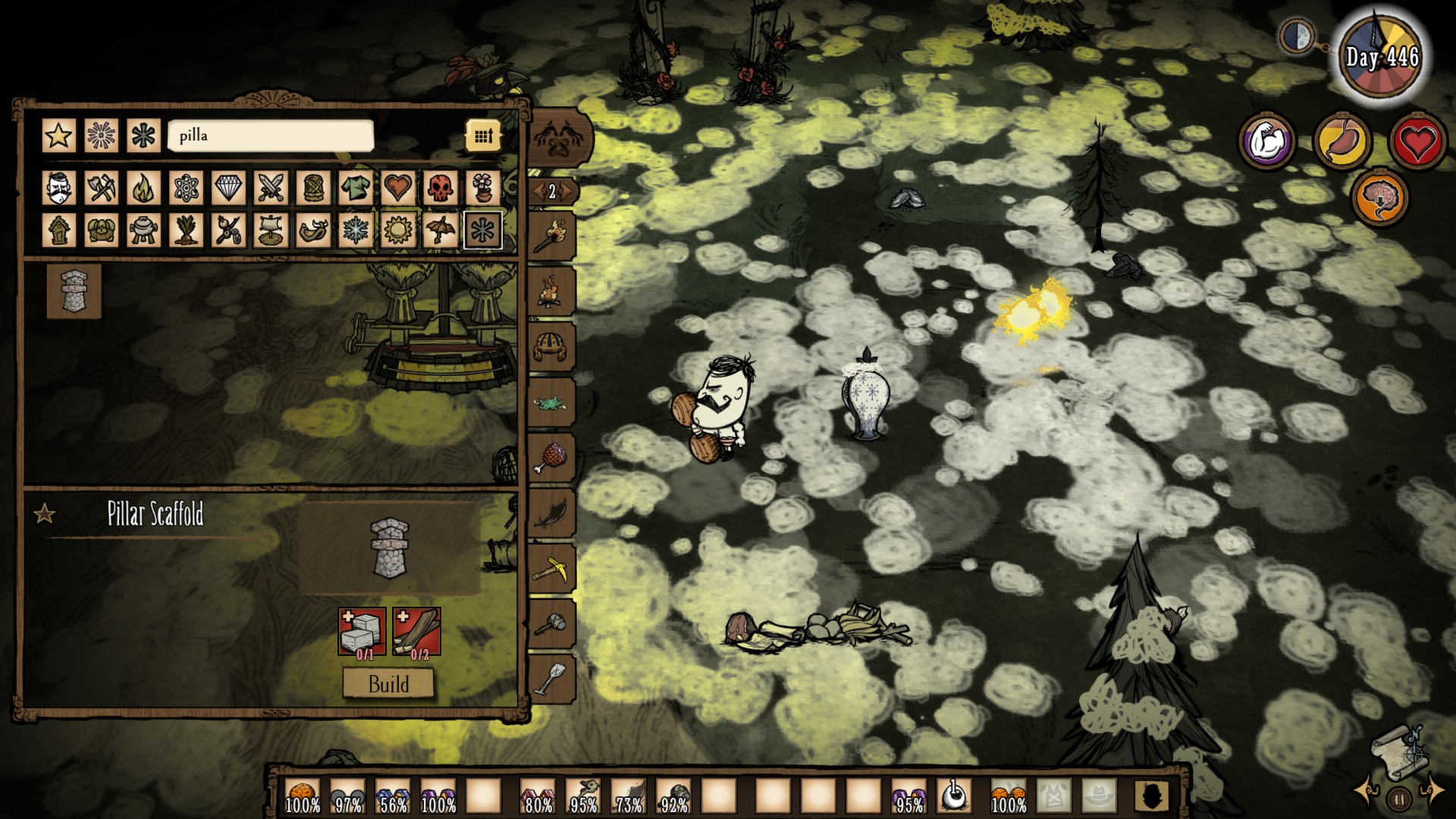Open the red skull Magic filter
Screen dimensions: 1456x819
click(440, 187)
